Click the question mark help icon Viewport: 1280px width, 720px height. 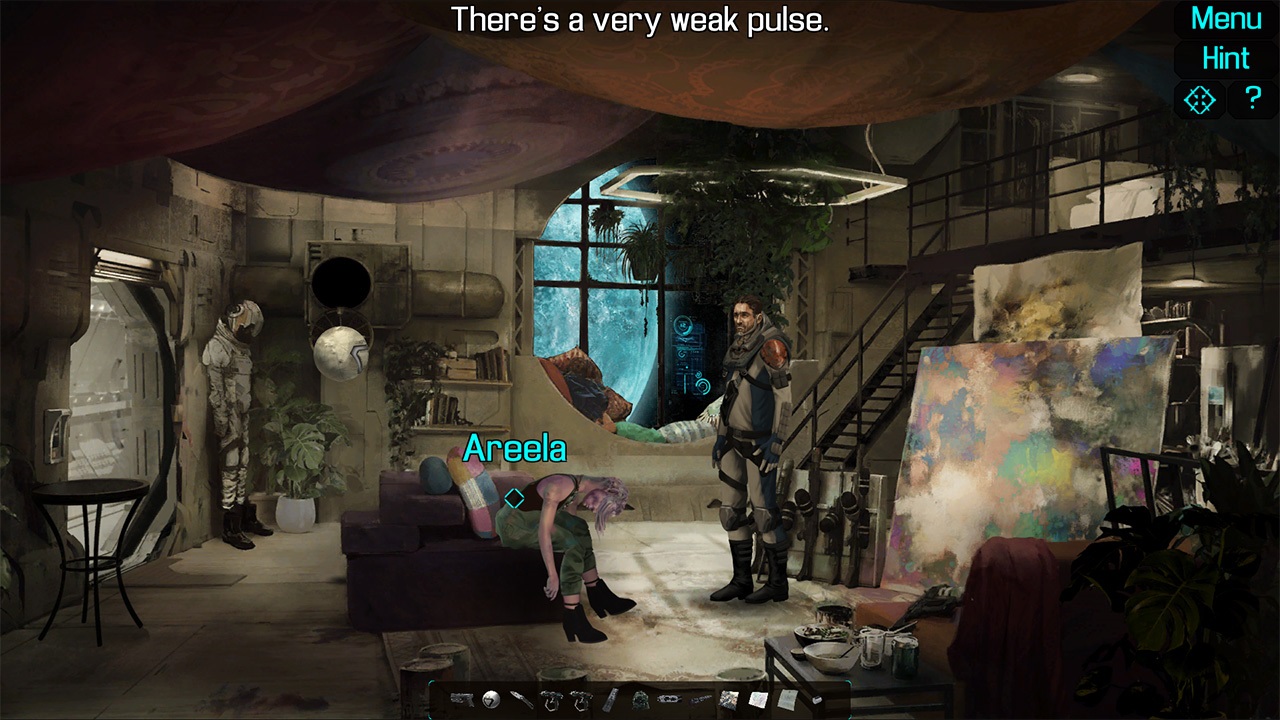pos(1253,99)
